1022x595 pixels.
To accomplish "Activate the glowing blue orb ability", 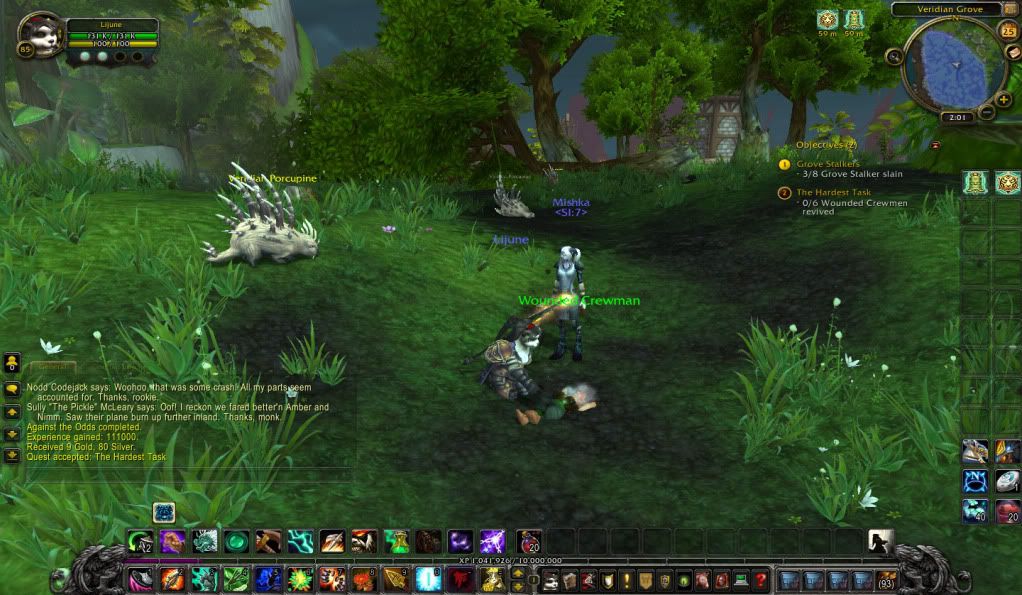I will (x=428, y=579).
